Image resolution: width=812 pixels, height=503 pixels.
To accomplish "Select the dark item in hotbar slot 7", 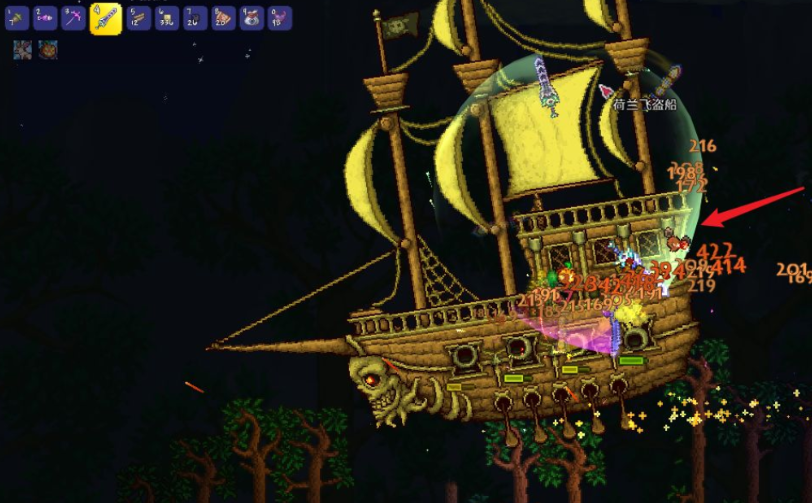I will point(195,18).
